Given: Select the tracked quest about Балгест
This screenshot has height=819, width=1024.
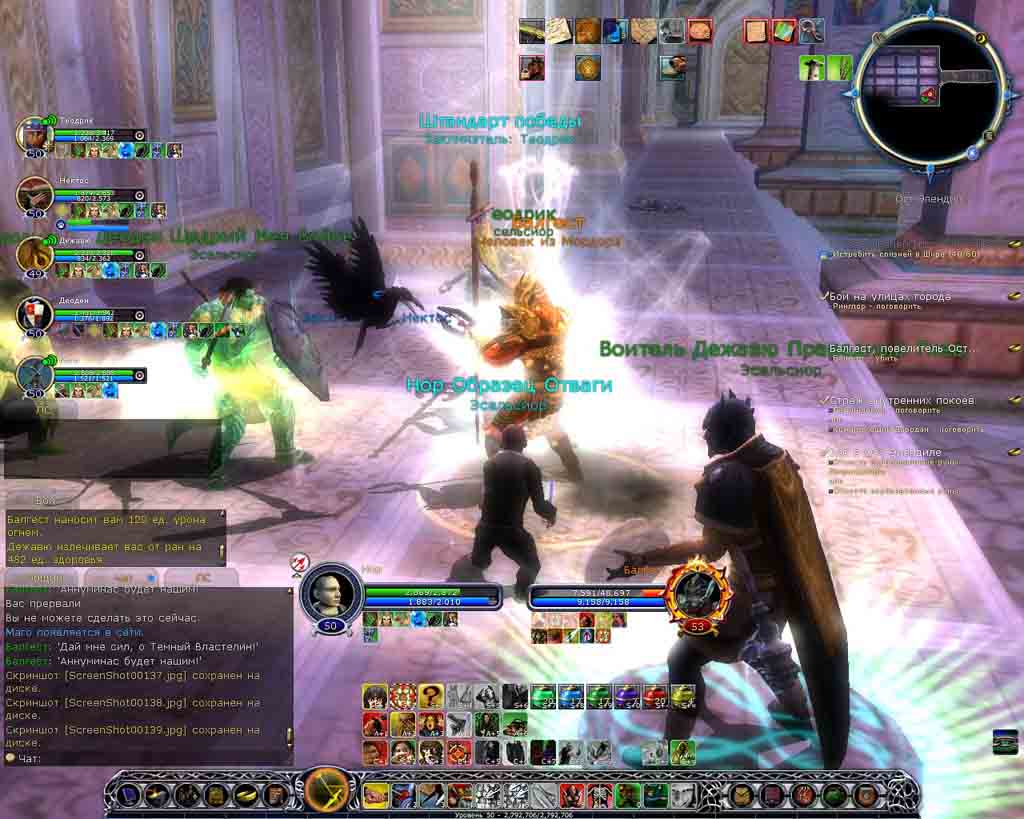Looking at the screenshot, I should (900, 348).
